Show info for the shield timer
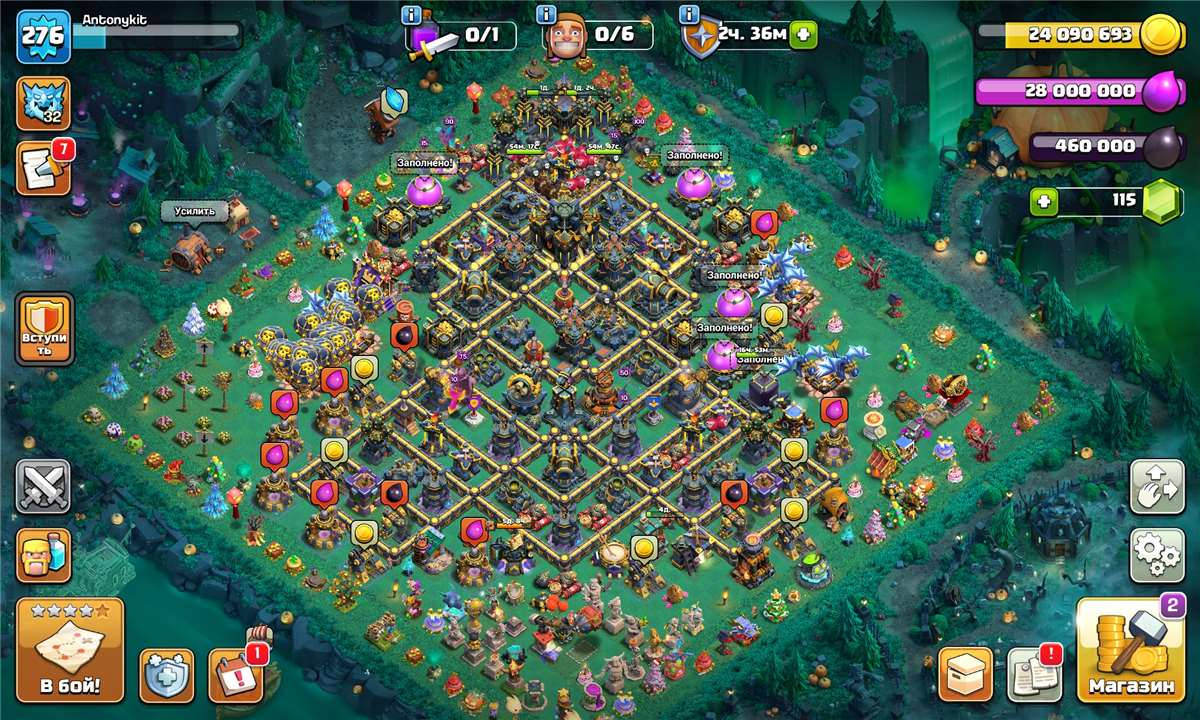 (688, 14)
